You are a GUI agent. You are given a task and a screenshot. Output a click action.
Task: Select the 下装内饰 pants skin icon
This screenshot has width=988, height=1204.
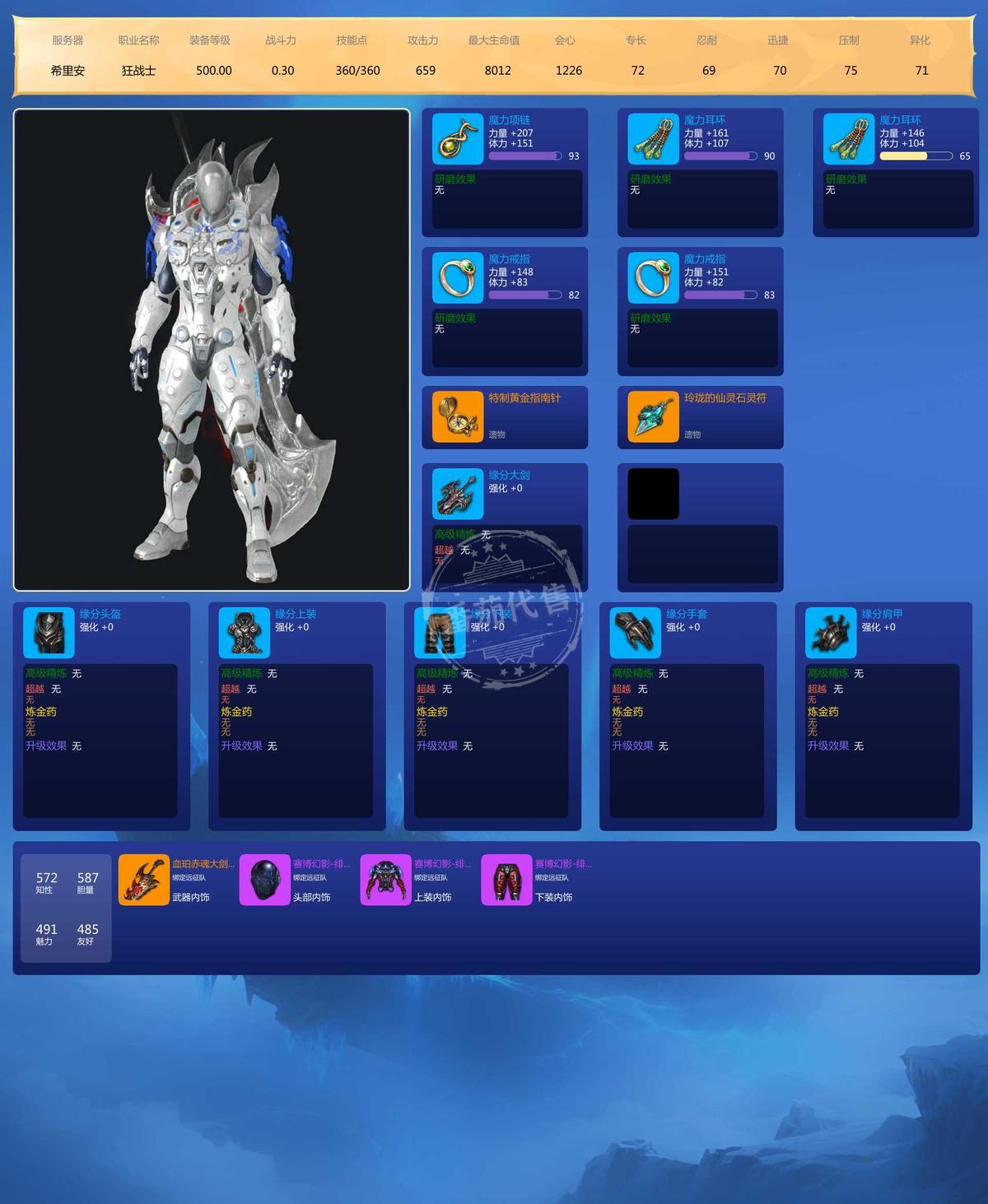pos(506,880)
